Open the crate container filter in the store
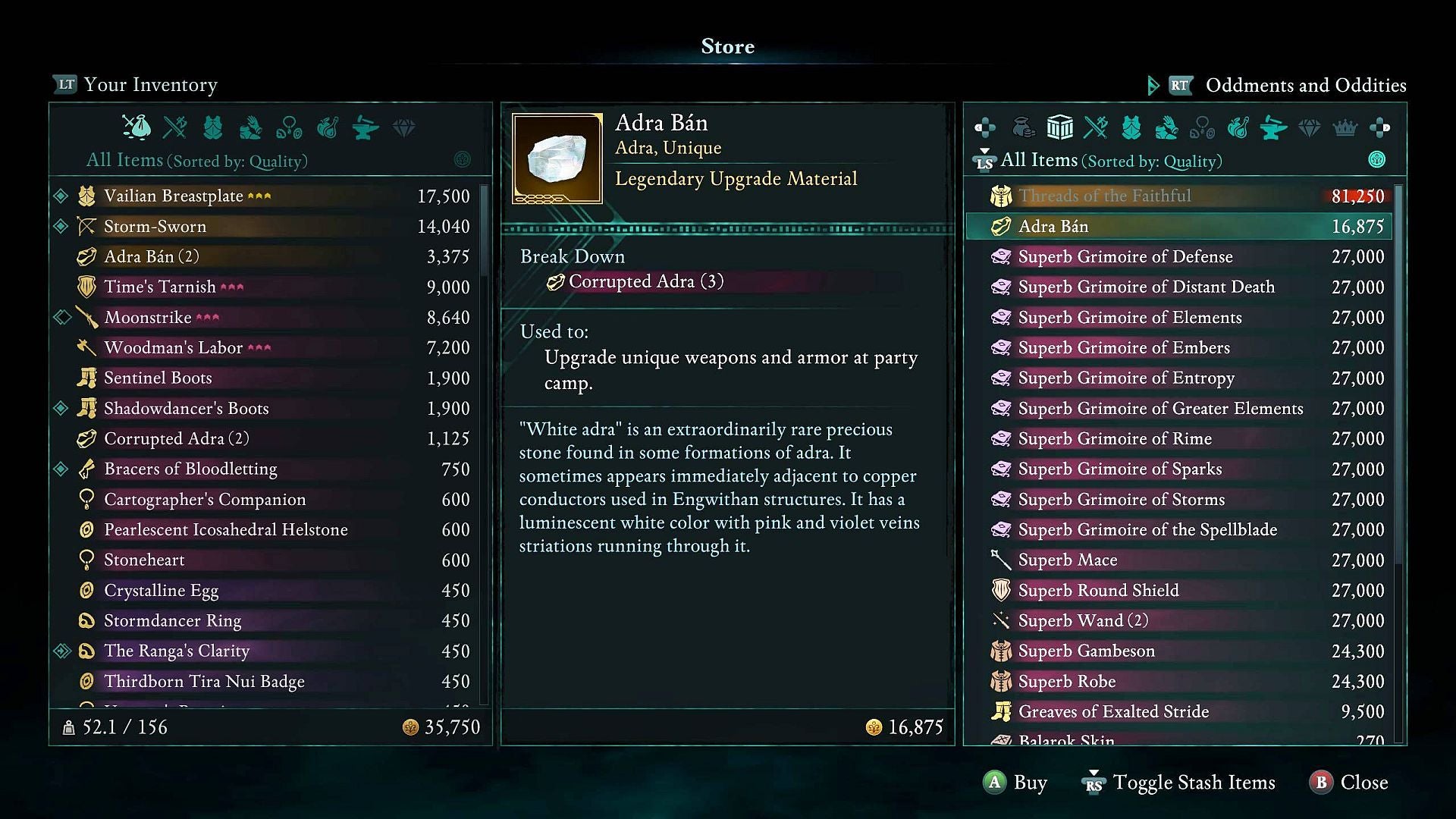1456x819 pixels. point(1059,127)
